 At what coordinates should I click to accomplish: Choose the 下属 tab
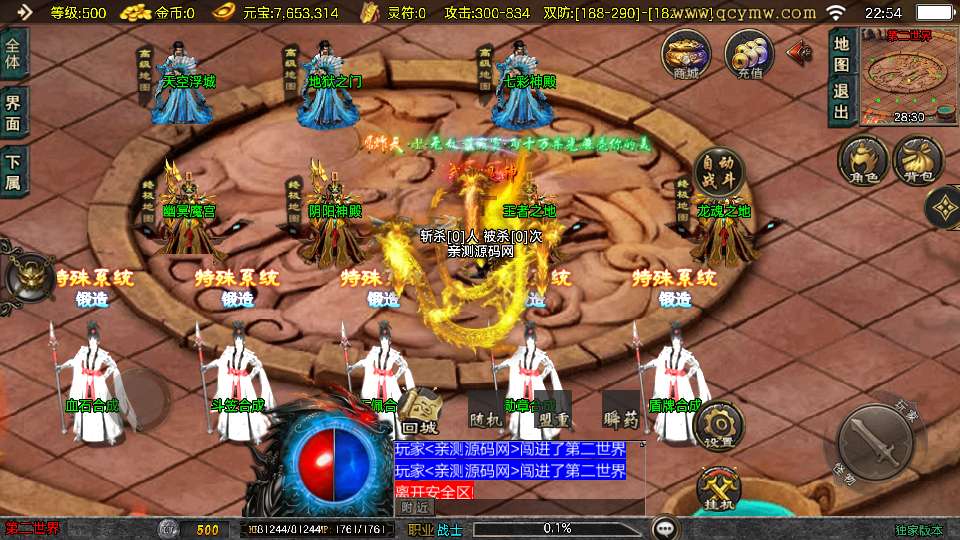[14, 171]
